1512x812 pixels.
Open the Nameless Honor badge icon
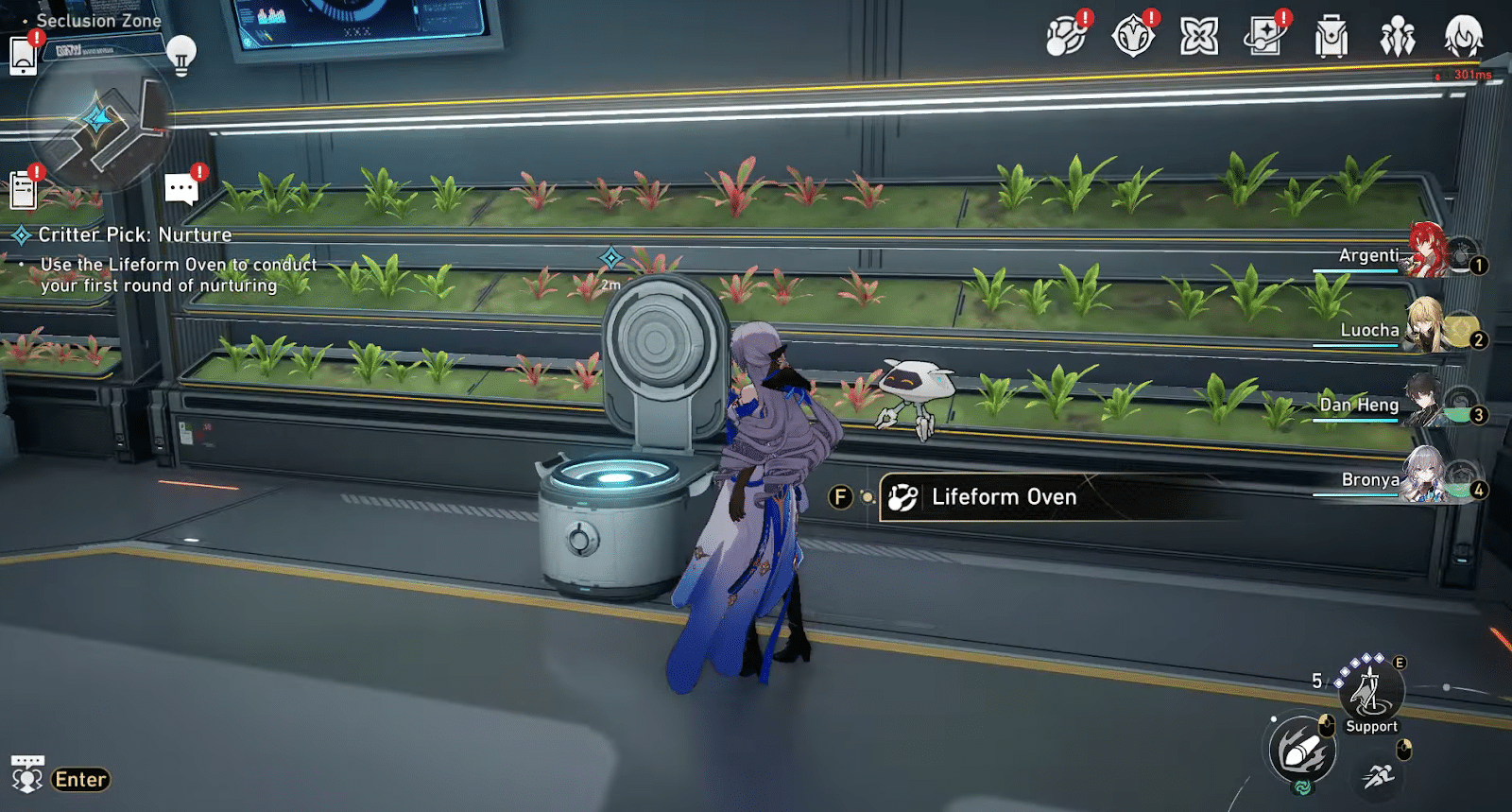[1132, 38]
